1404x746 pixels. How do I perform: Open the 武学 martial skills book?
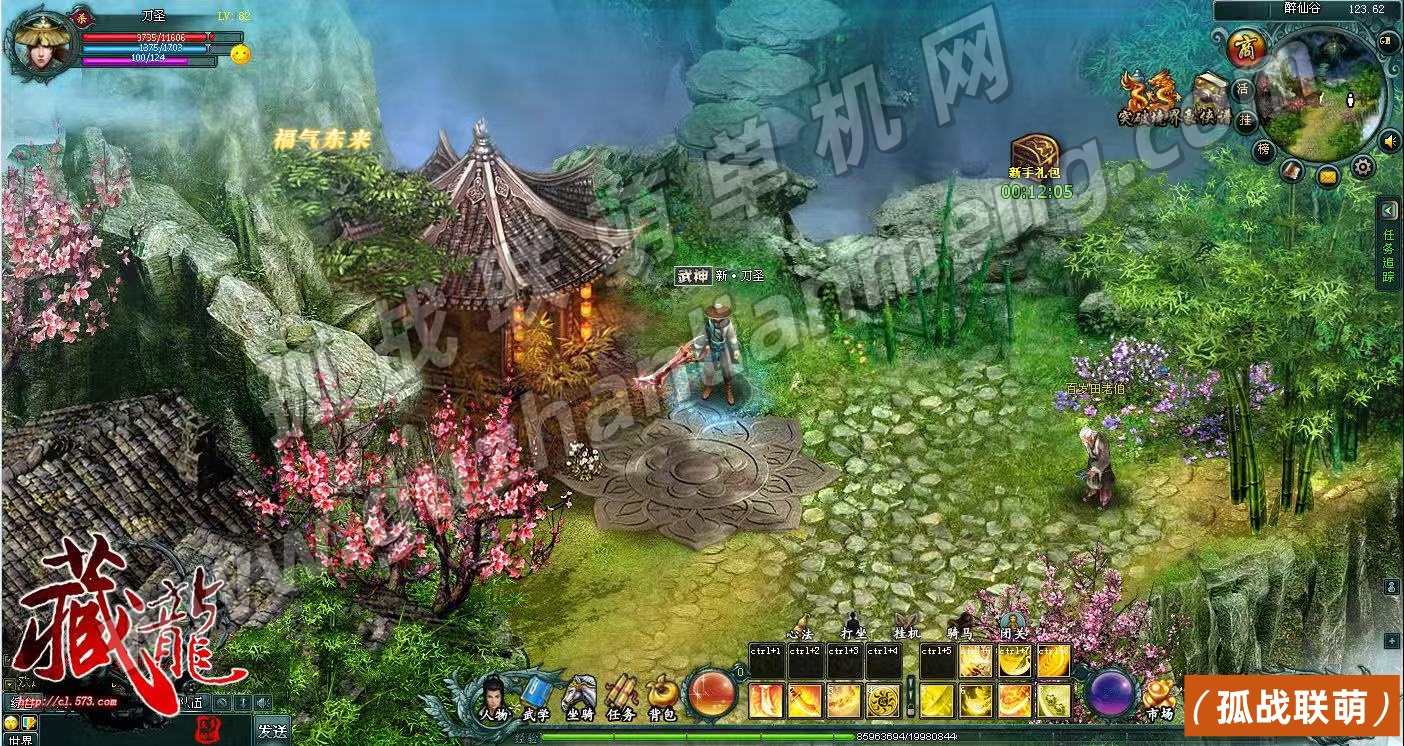click(x=536, y=697)
